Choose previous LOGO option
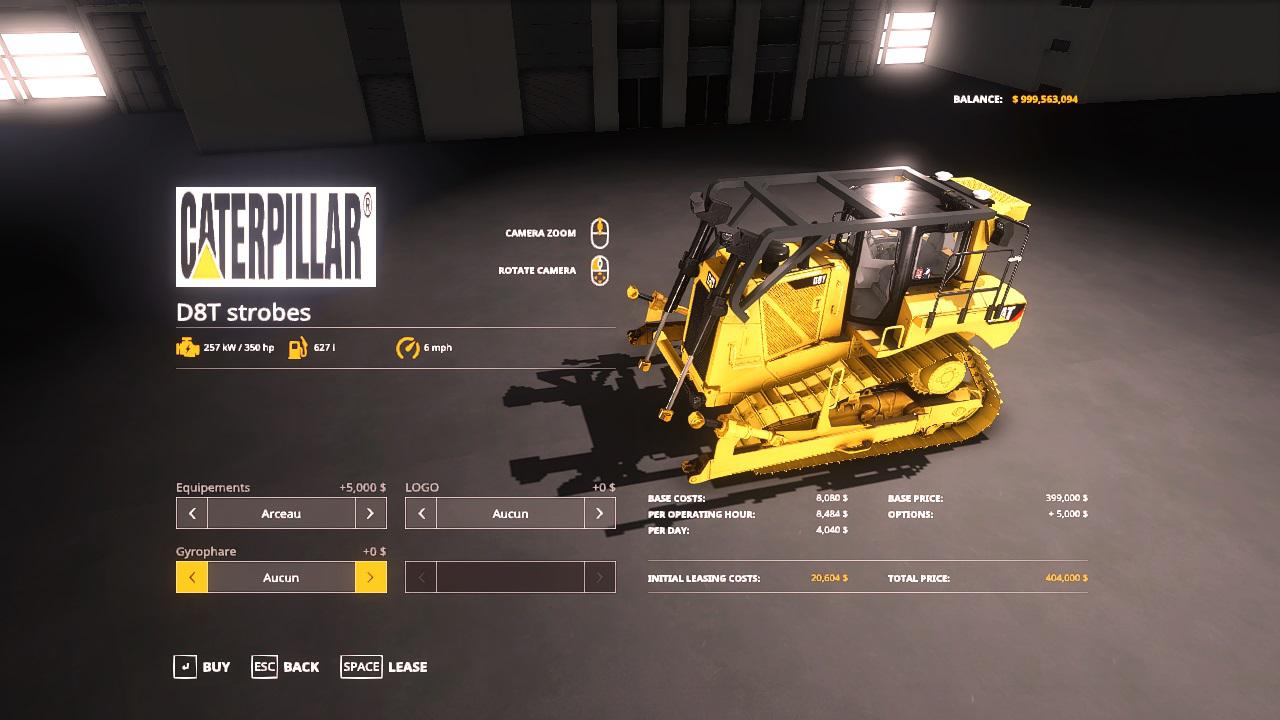The width and height of the screenshot is (1280, 720). click(x=421, y=514)
